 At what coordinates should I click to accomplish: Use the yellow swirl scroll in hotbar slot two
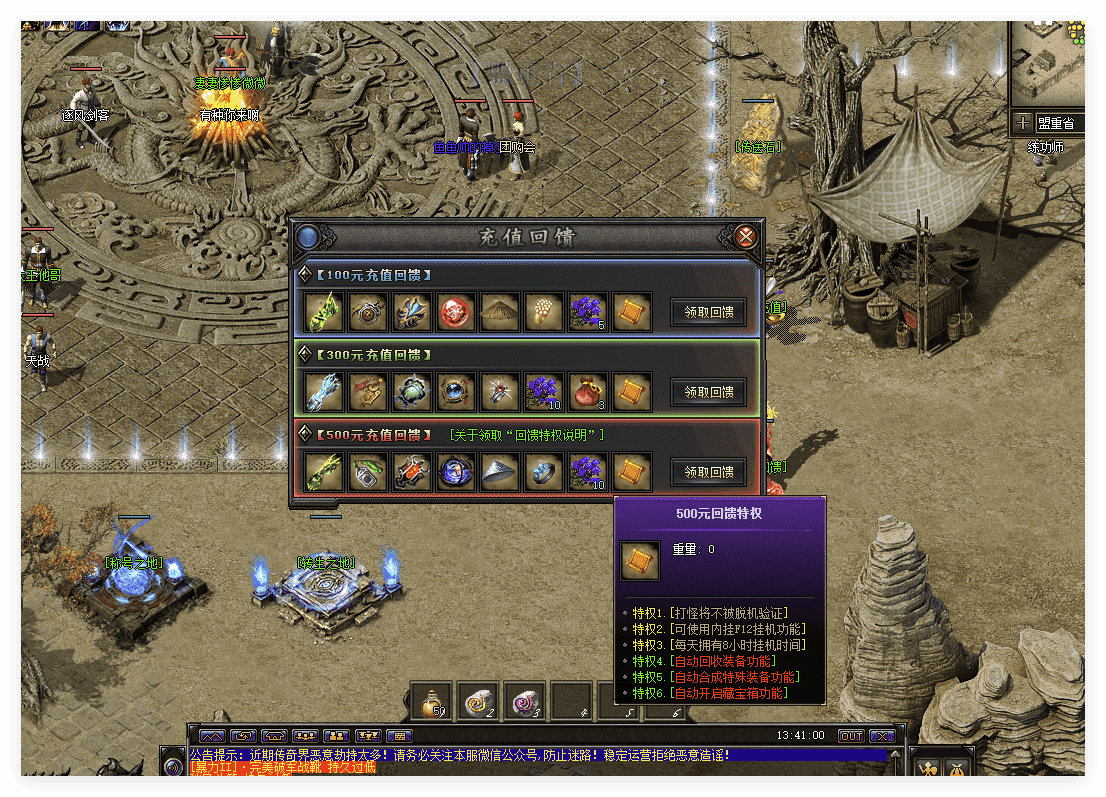478,702
